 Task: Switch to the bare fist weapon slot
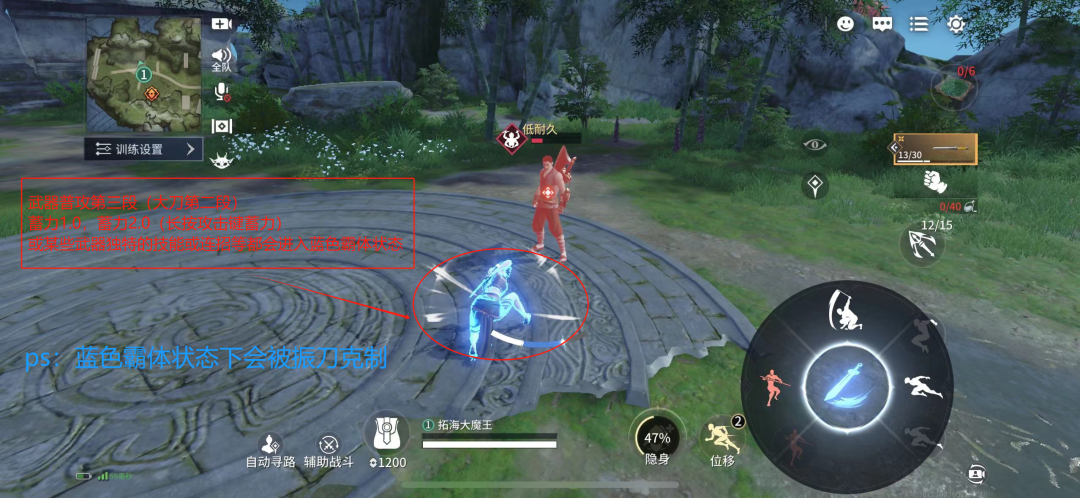click(x=934, y=183)
